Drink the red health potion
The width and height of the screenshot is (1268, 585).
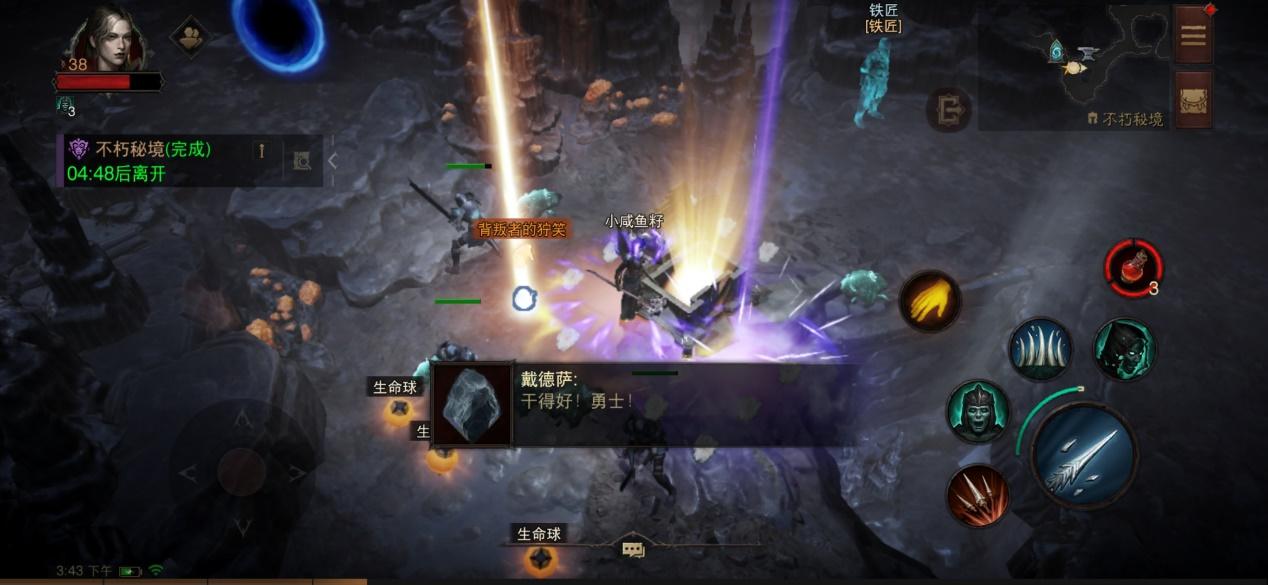click(1132, 268)
